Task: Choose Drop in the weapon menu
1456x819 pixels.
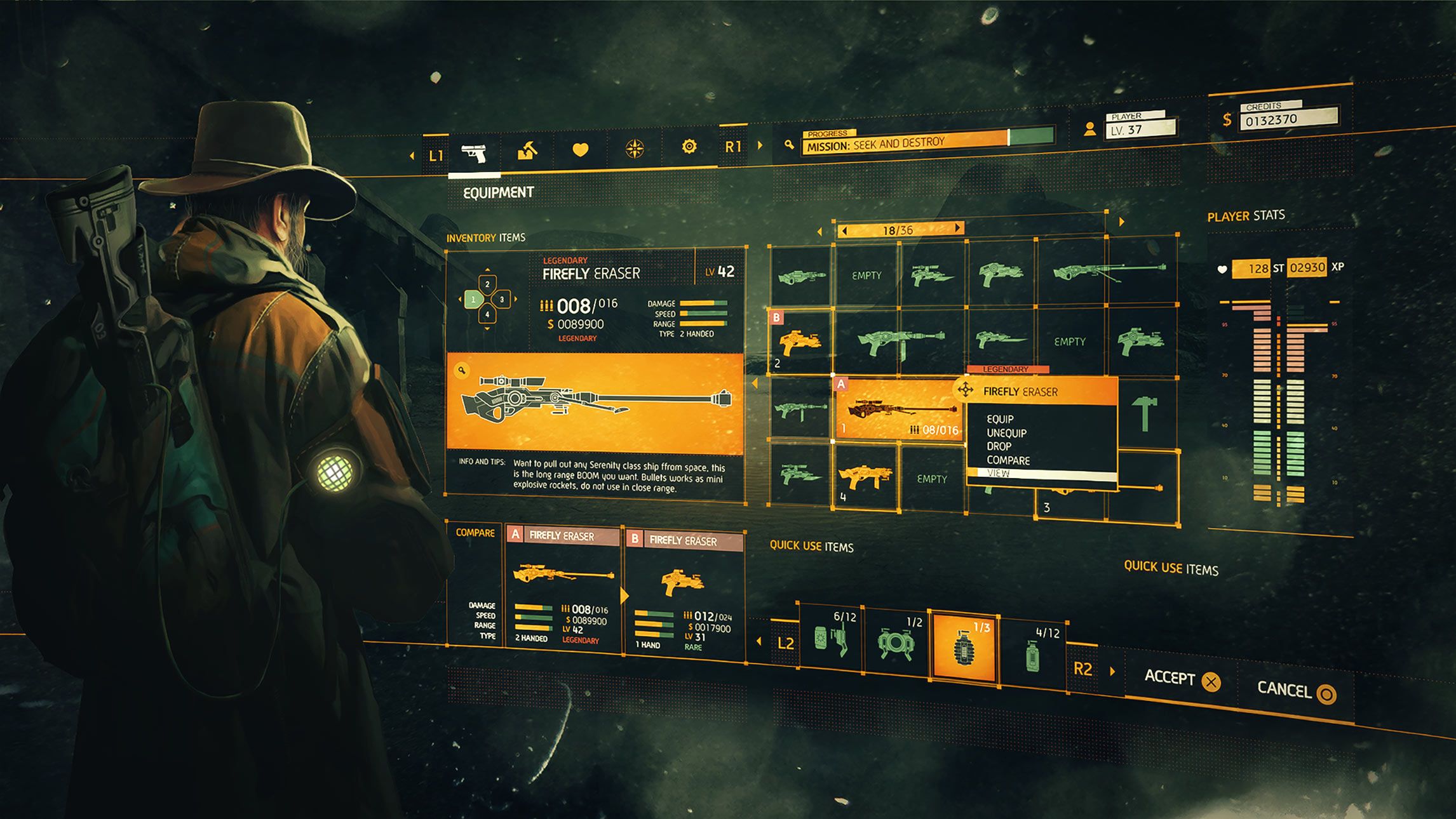Action: coord(999,446)
